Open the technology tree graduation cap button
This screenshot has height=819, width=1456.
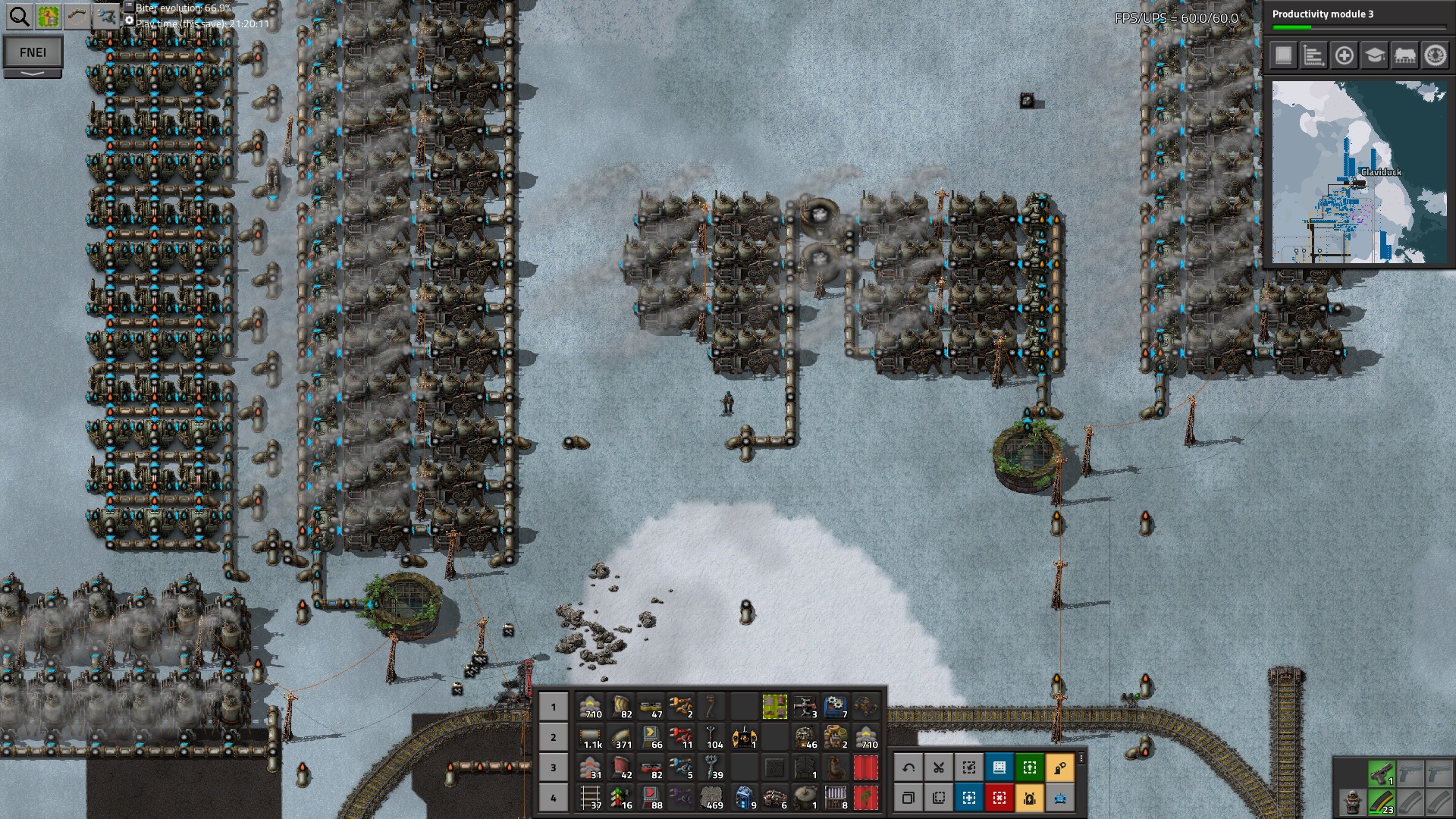(x=1374, y=55)
